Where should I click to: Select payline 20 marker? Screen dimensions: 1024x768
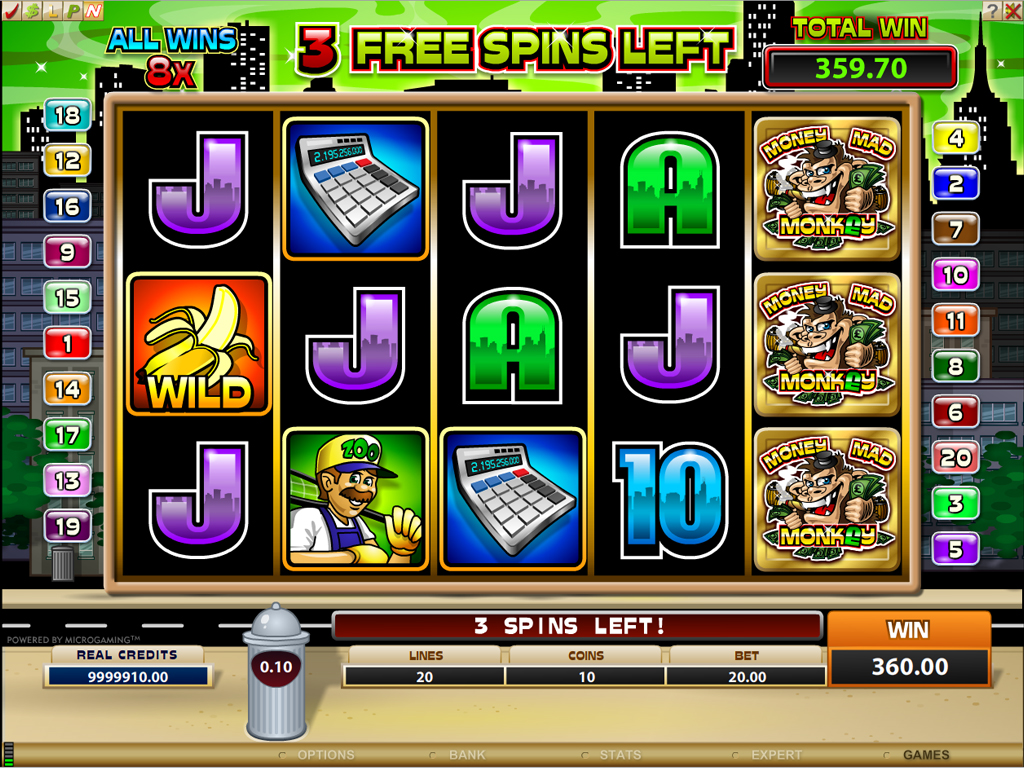click(x=956, y=458)
